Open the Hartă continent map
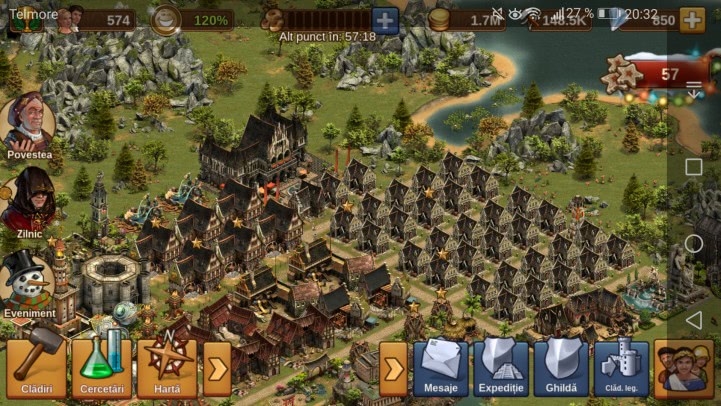The height and width of the screenshot is (406, 721). point(165,367)
